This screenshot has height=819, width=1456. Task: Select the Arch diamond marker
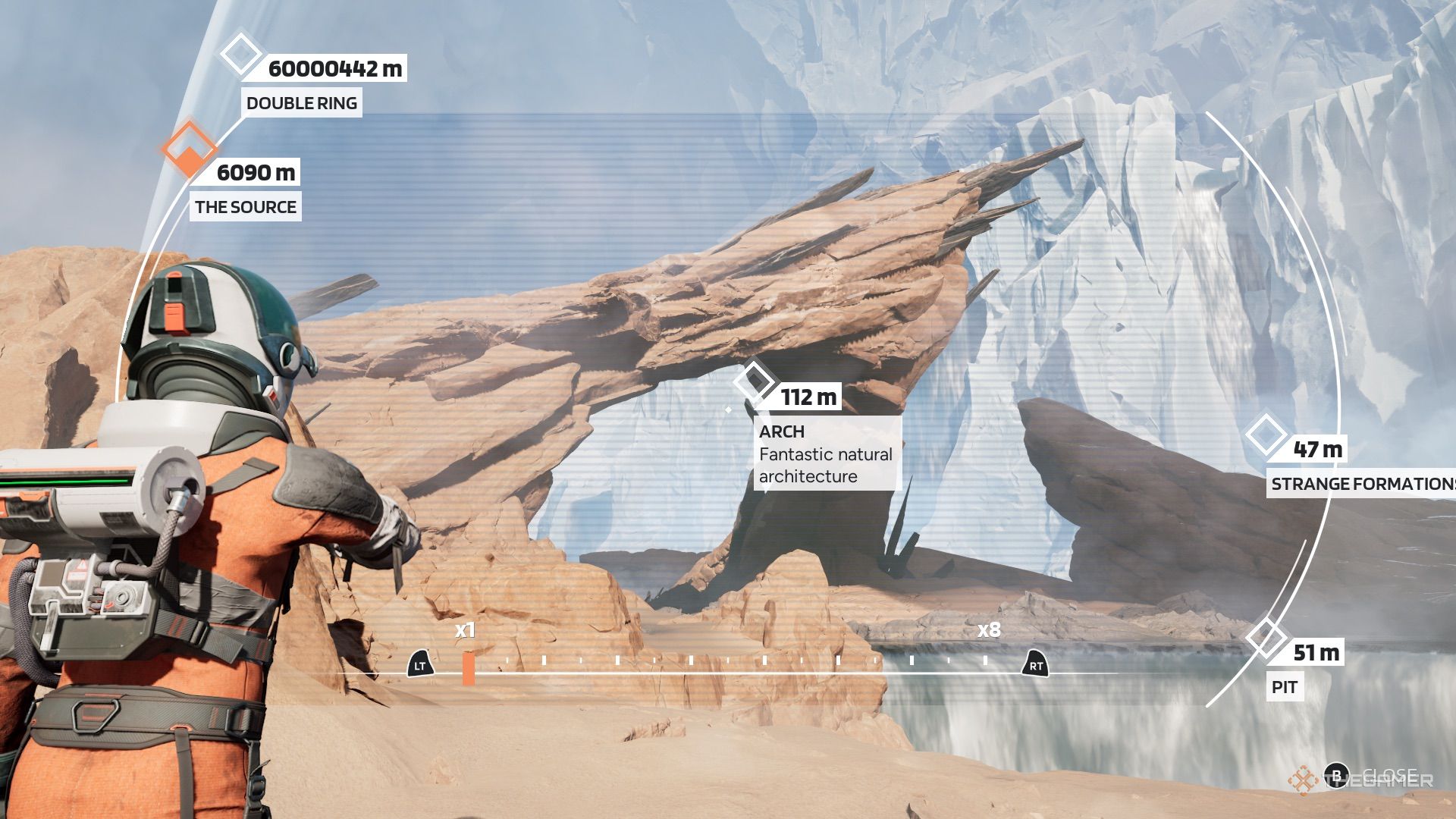coord(755,380)
